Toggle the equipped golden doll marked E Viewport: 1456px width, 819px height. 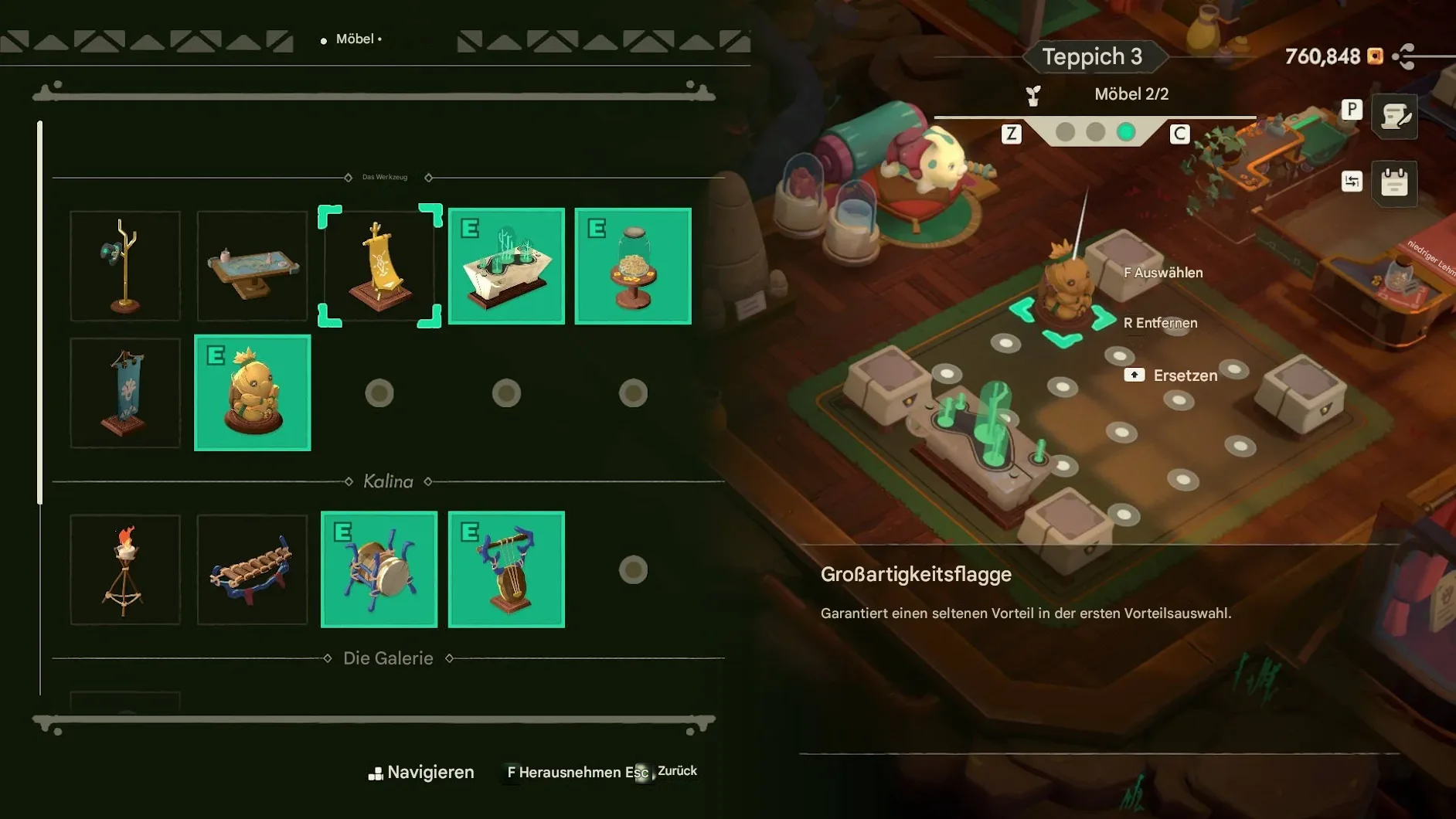pyautogui.click(x=252, y=393)
